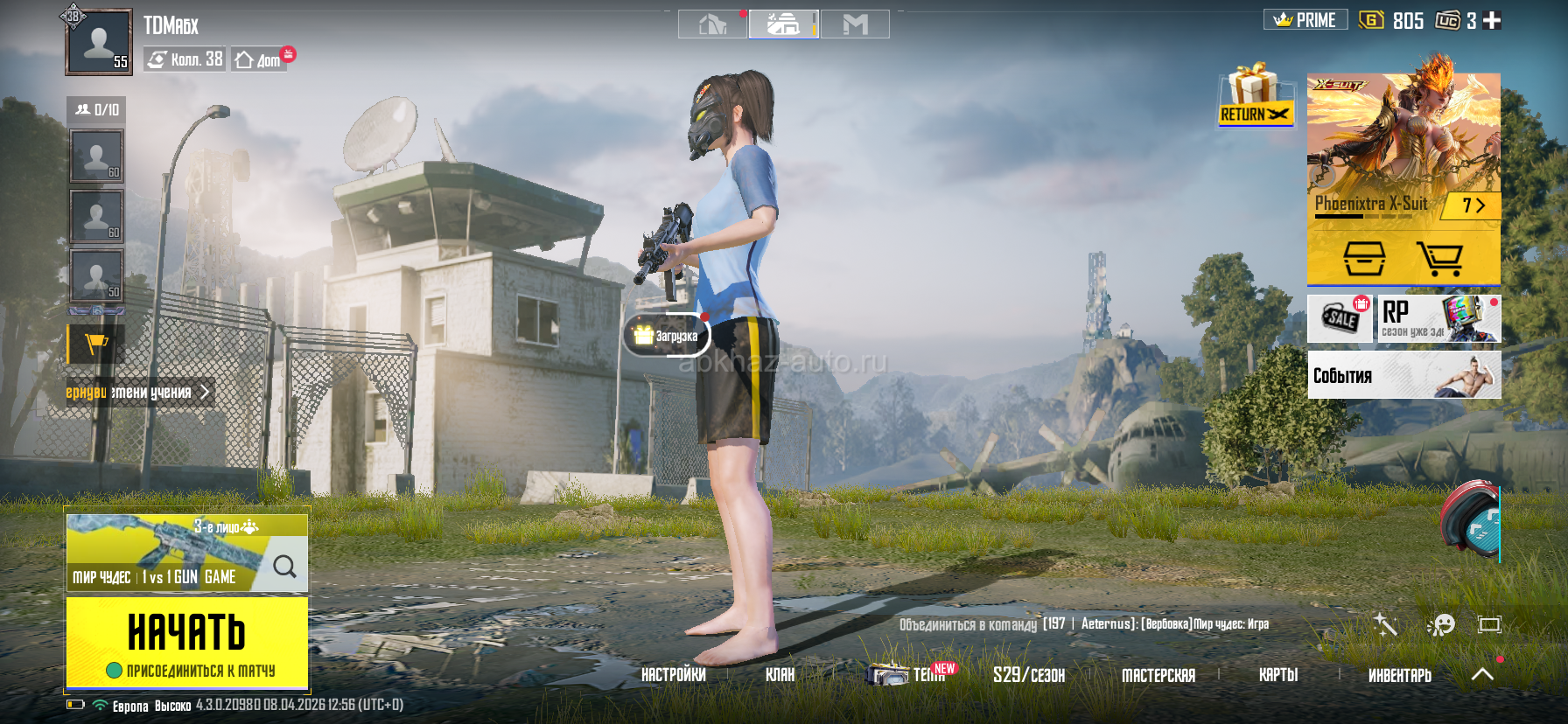Open the КЛАН clan menu
1568x724 pixels.
pos(780,675)
